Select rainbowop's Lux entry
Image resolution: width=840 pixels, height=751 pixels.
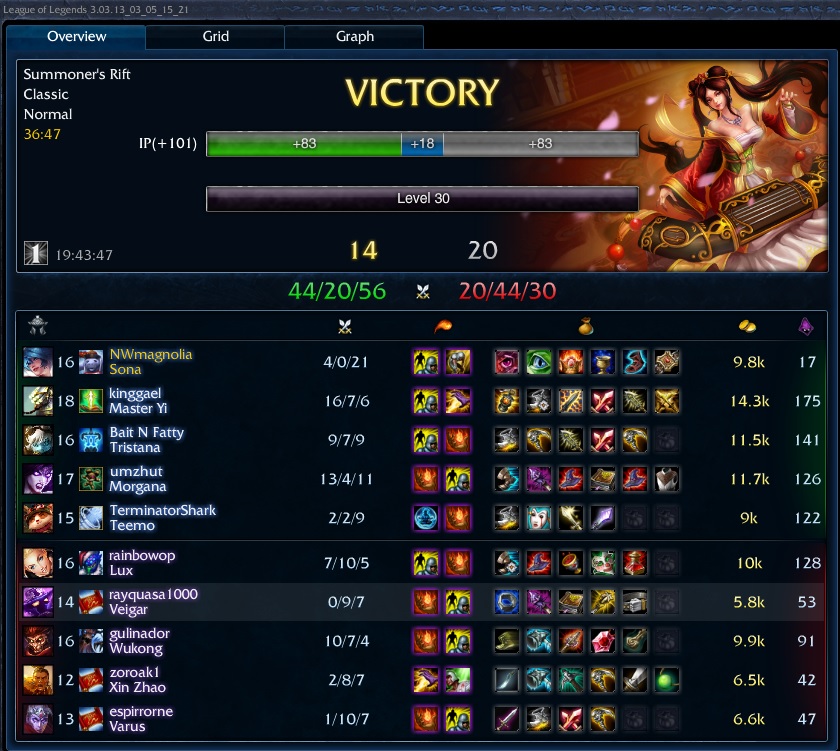tap(142, 563)
